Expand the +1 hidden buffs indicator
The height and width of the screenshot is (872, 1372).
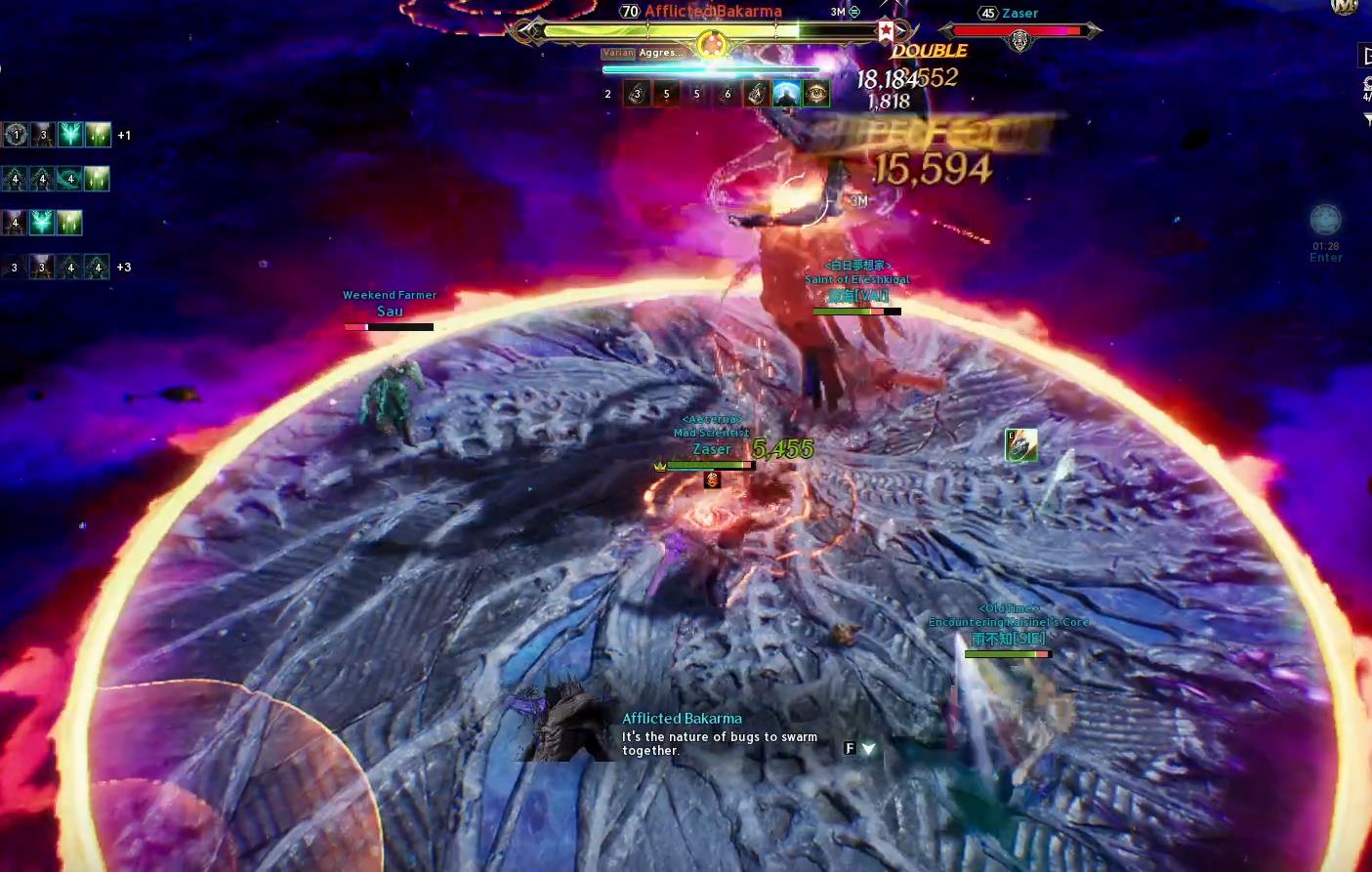[125, 135]
